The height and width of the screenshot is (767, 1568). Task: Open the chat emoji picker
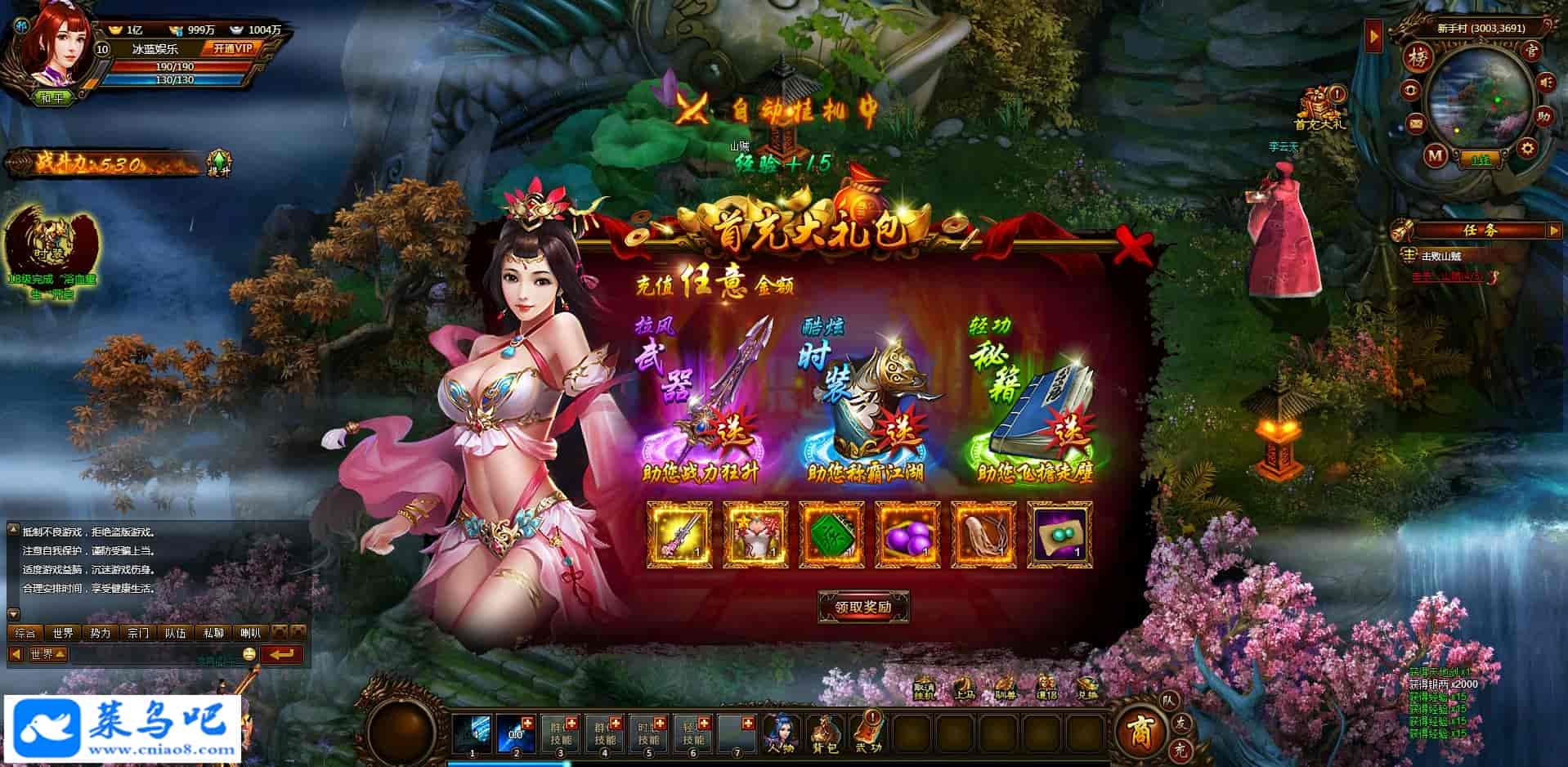pos(249,654)
